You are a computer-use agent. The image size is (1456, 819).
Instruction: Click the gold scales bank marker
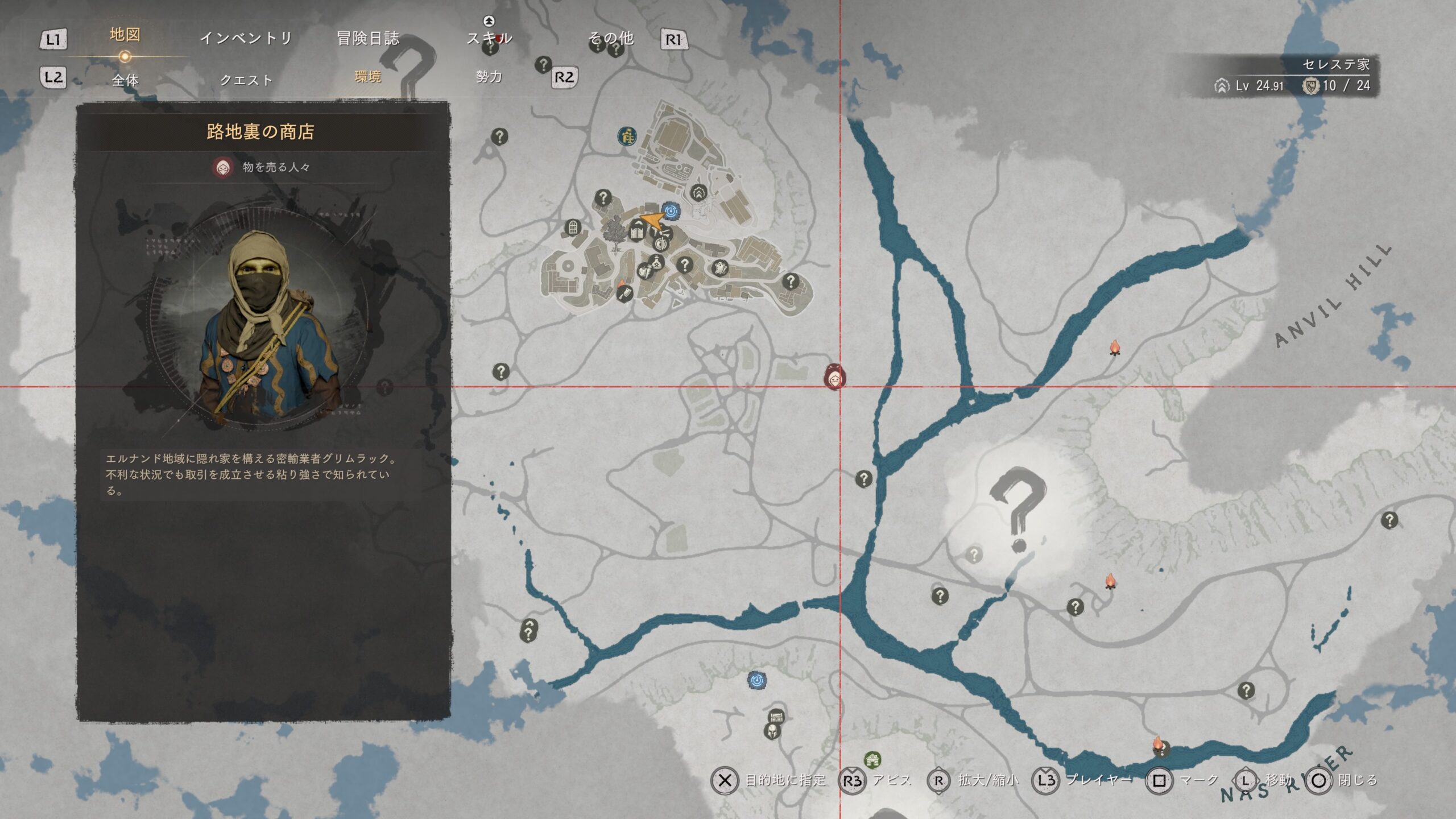(x=627, y=136)
